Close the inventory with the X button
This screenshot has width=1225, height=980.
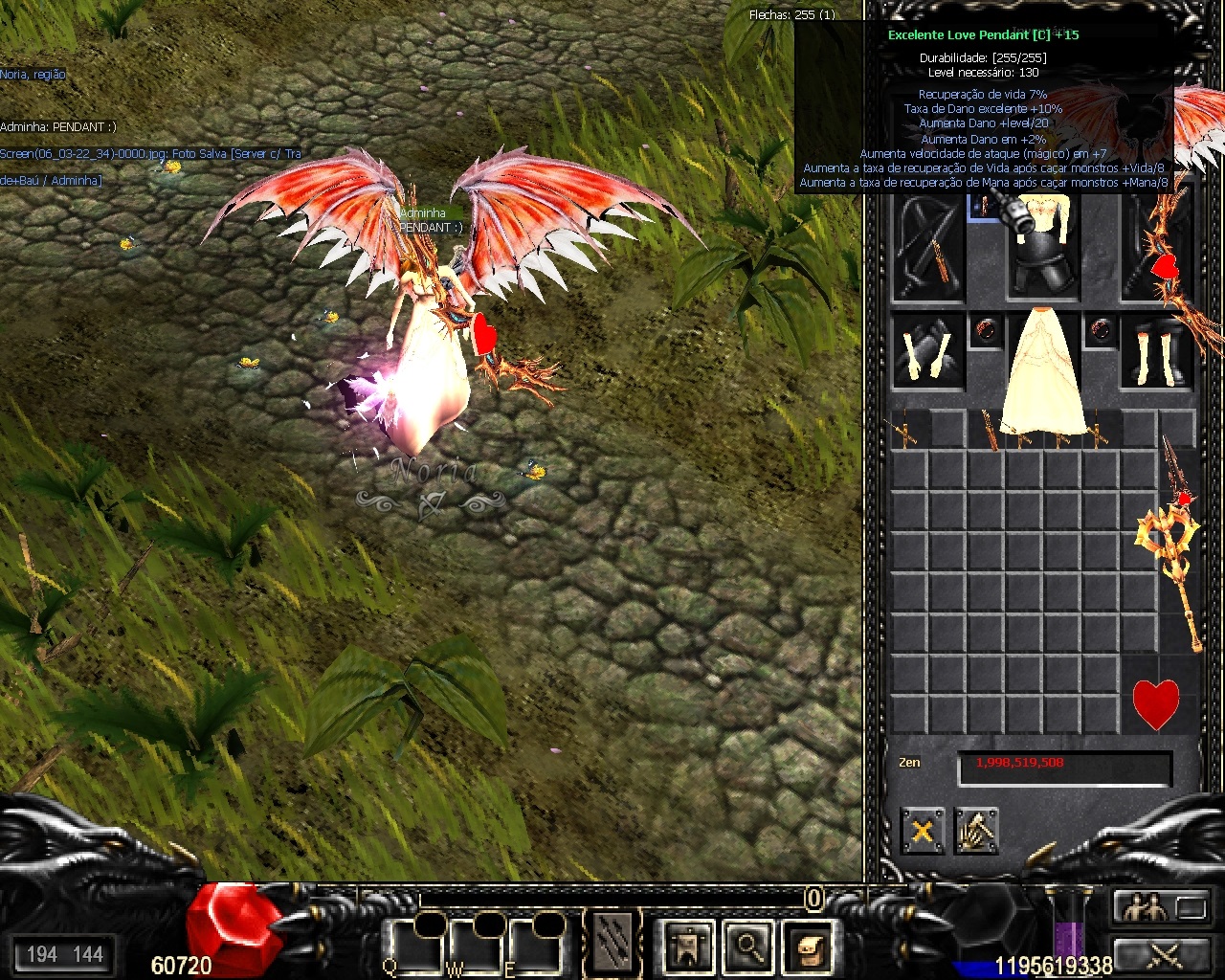923,830
